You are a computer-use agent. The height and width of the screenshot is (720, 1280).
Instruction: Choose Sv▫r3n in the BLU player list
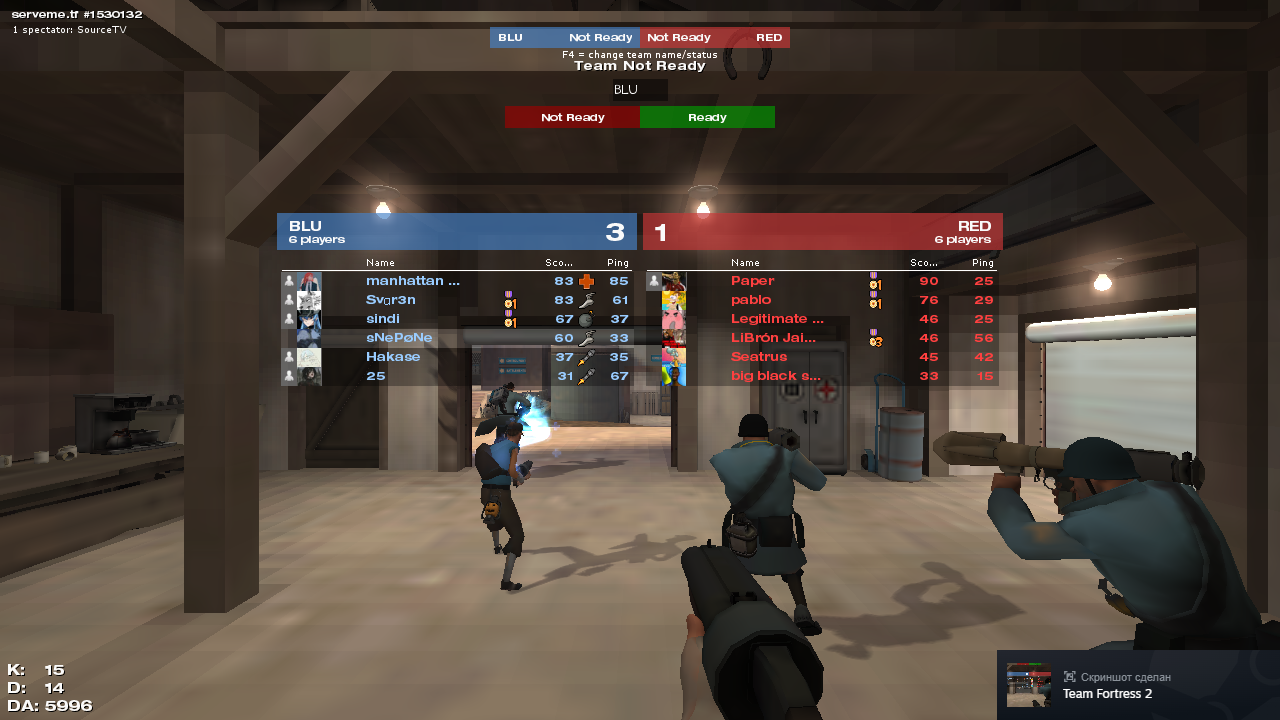[391, 300]
